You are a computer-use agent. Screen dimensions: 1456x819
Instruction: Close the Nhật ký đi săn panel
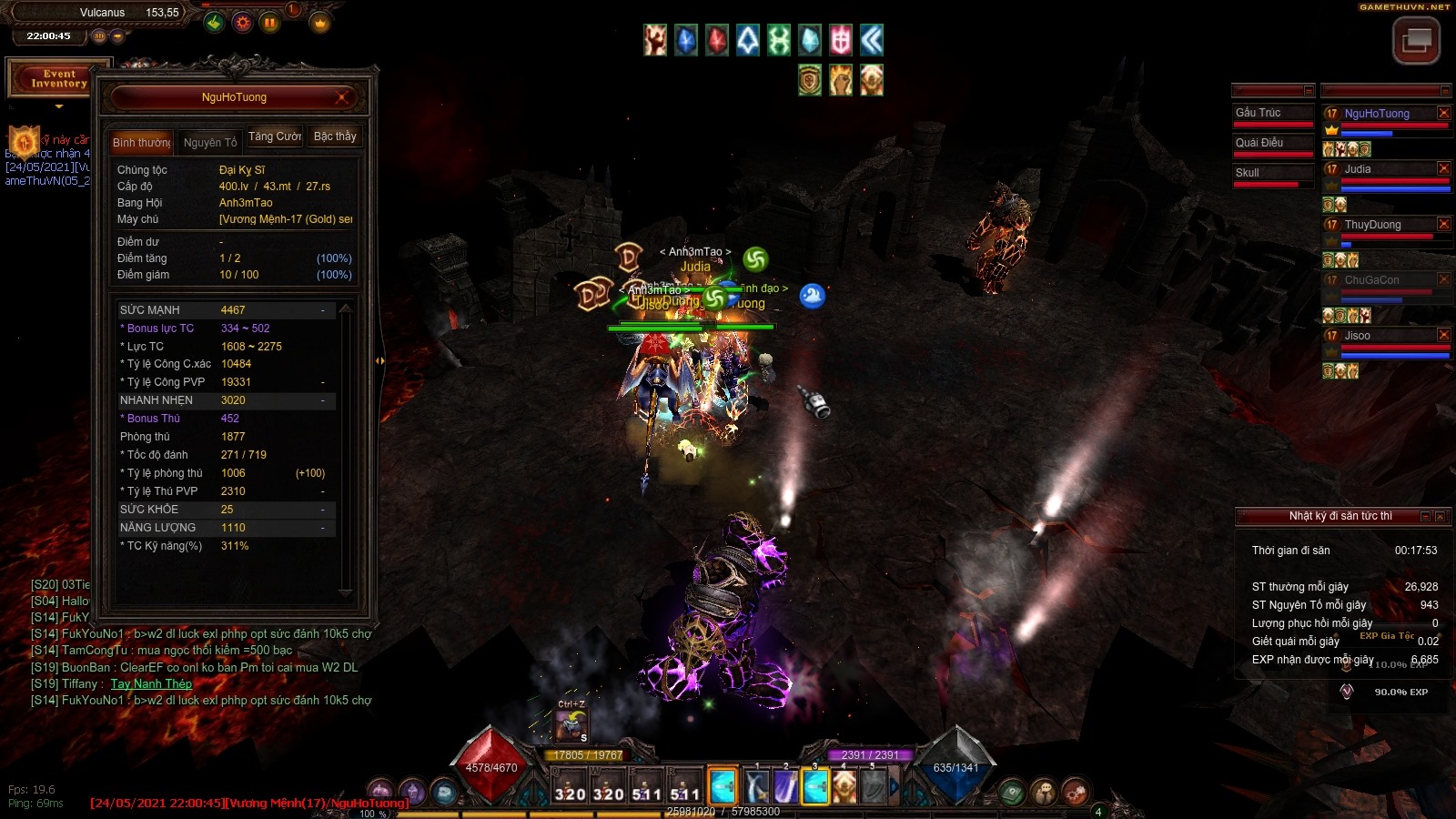[x=1441, y=516]
